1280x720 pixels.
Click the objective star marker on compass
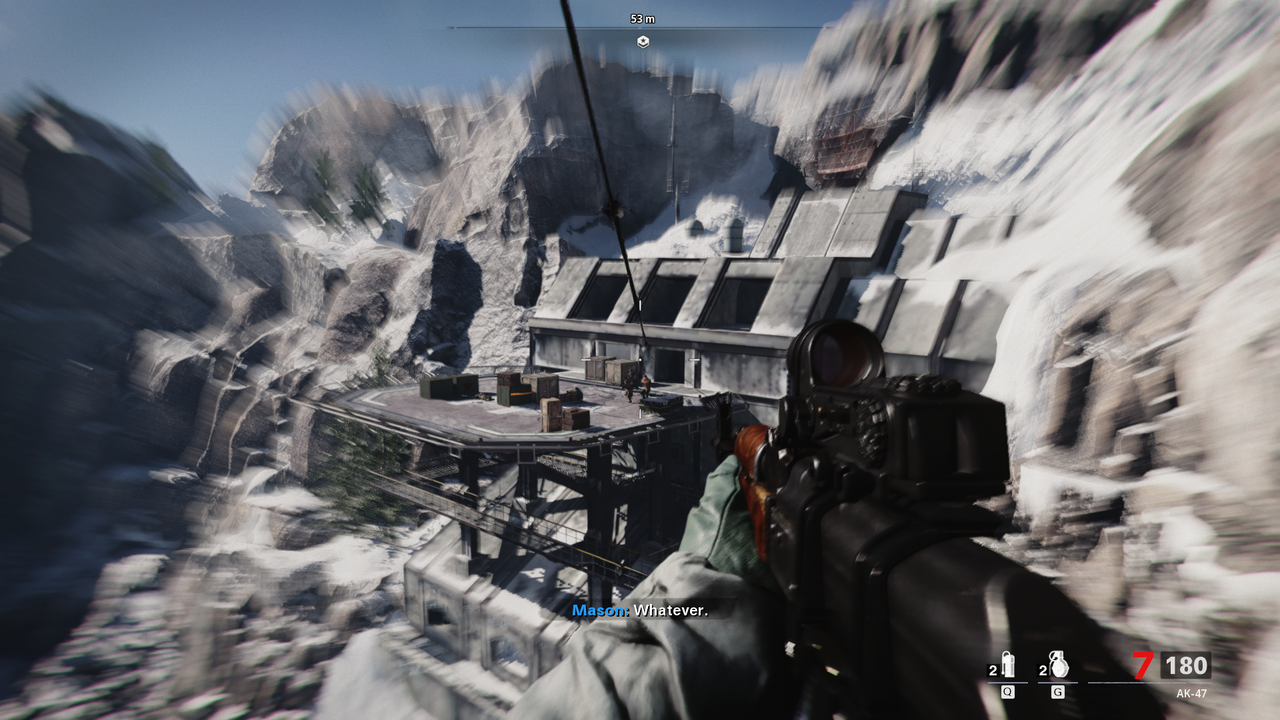[x=643, y=41]
